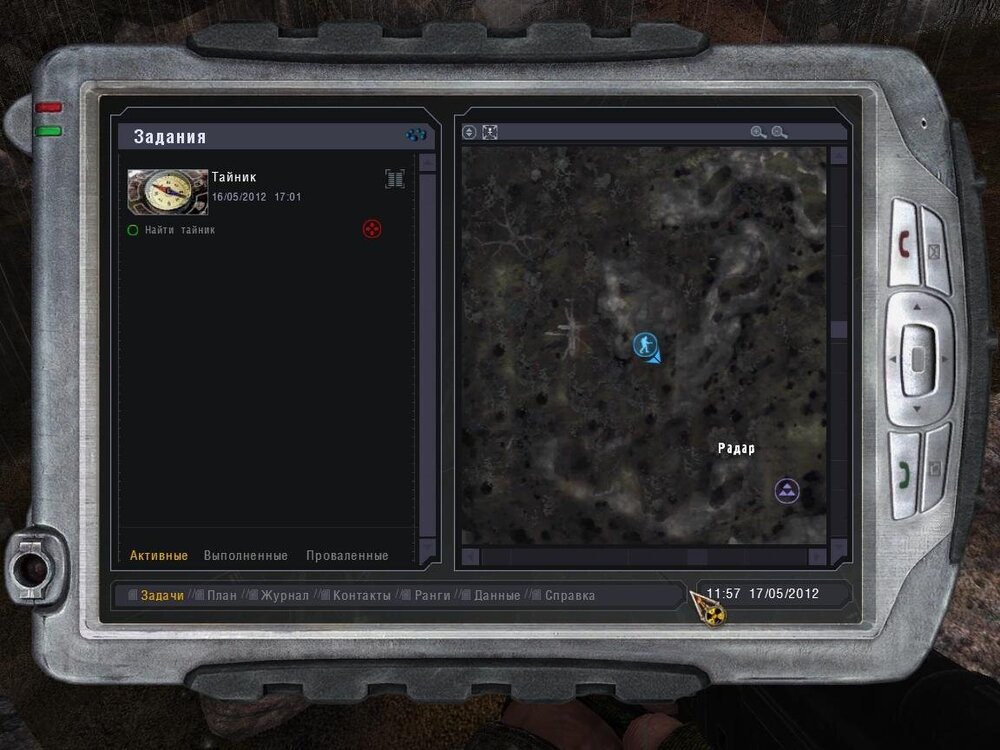Open the Журнал section
The height and width of the screenshot is (750, 1000).
click(x=285, y=596)
